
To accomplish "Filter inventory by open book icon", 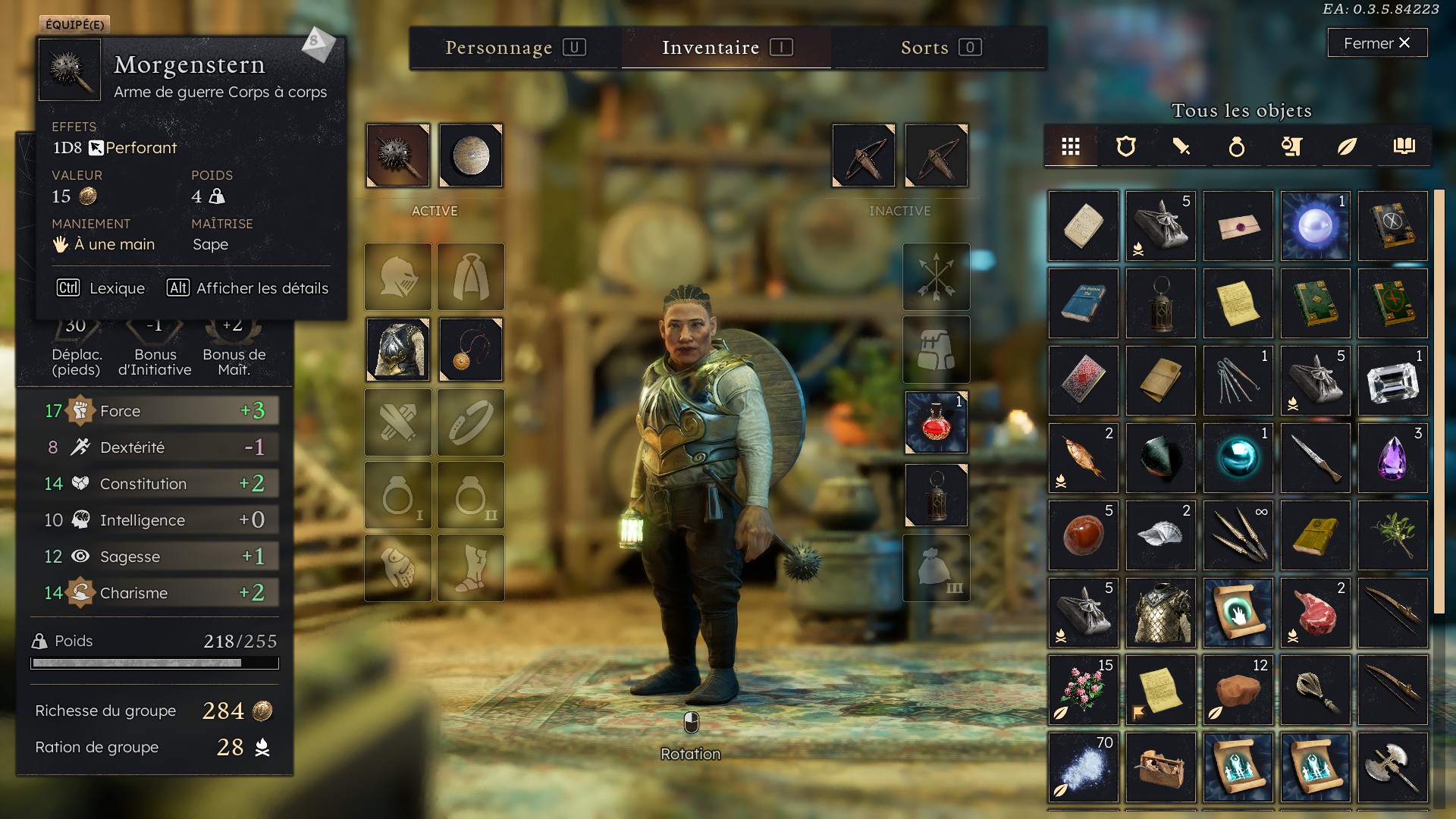I will [x=1404, y=146].
